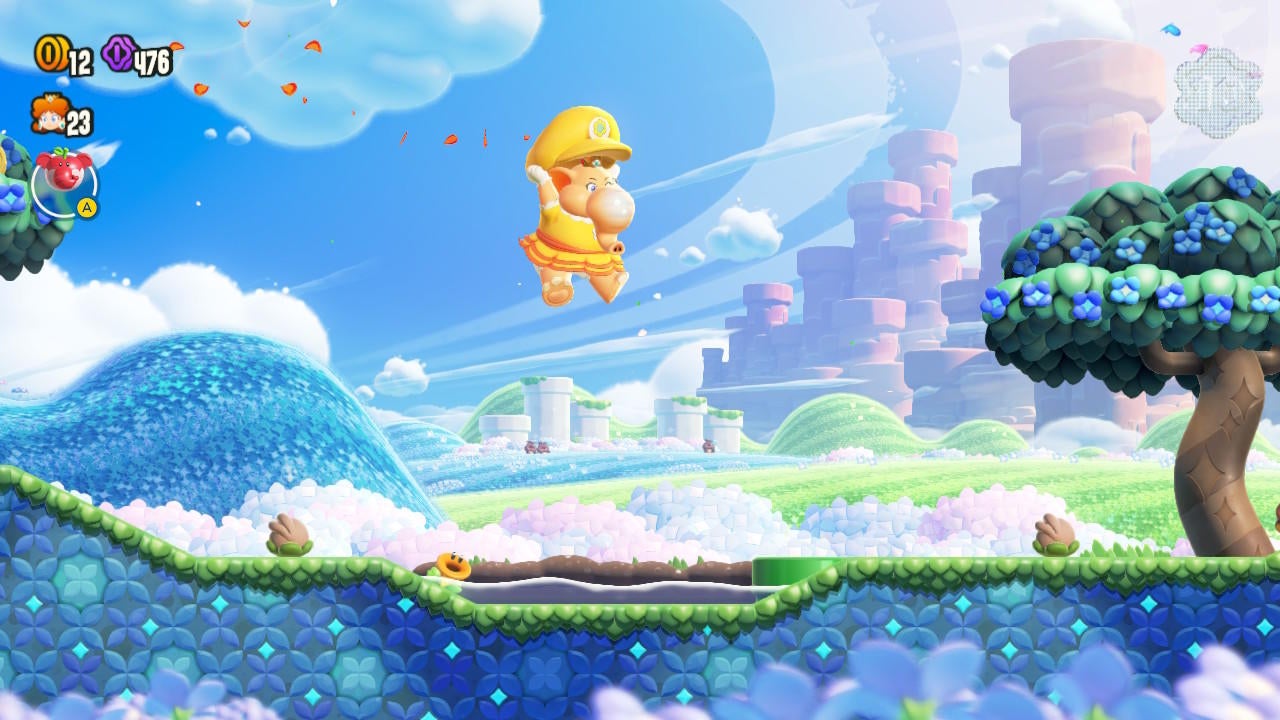Click the pink petal beside the wonder emblem
Viewport: 1280px width, 720px height.
1199,48
